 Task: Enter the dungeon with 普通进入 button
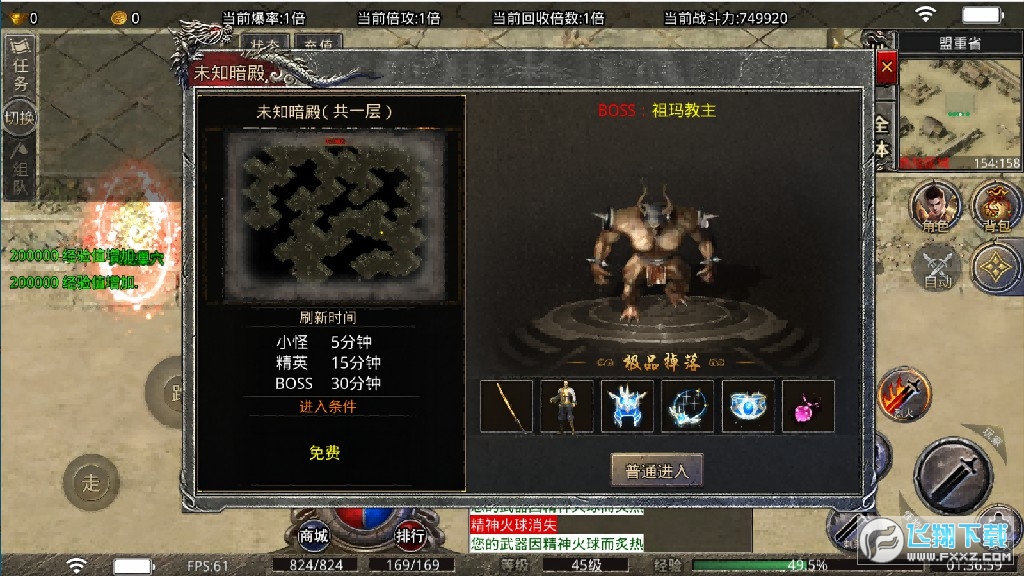pos(656,471)
